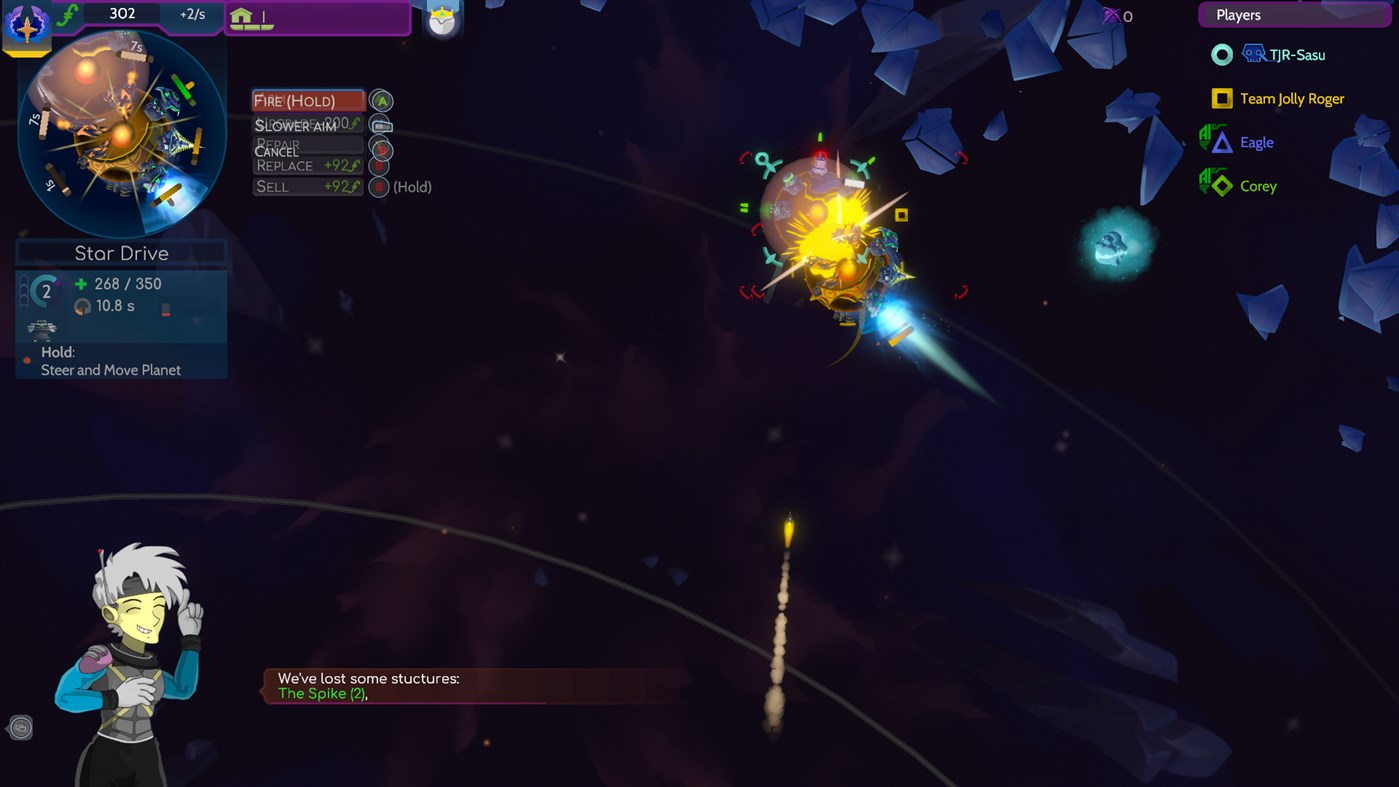This screenshot has height=787, width=1399.
Task: Click the green plus health icon under Star Drive
Action: (82, 284)
